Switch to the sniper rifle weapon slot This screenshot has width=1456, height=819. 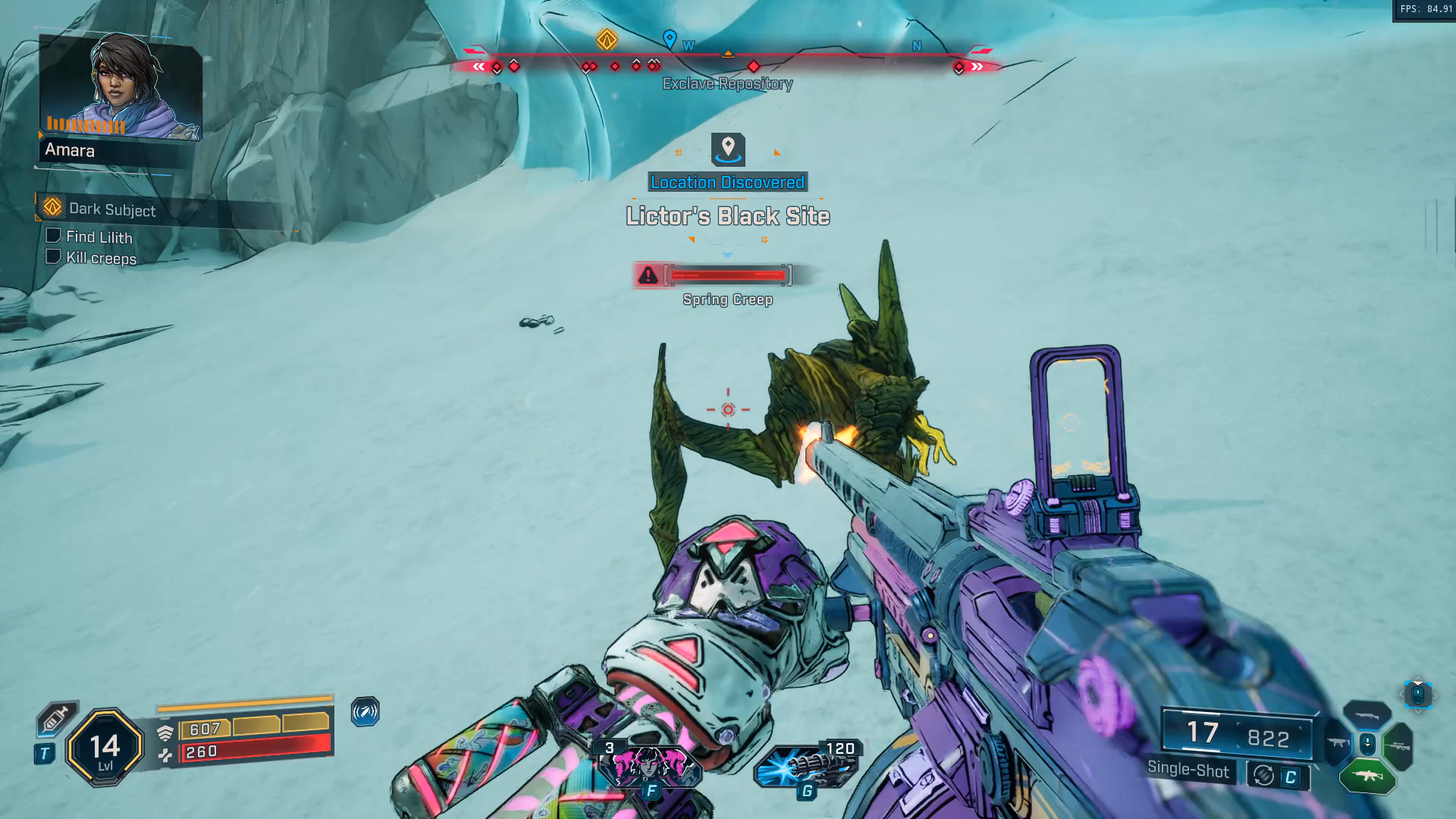1399,747
